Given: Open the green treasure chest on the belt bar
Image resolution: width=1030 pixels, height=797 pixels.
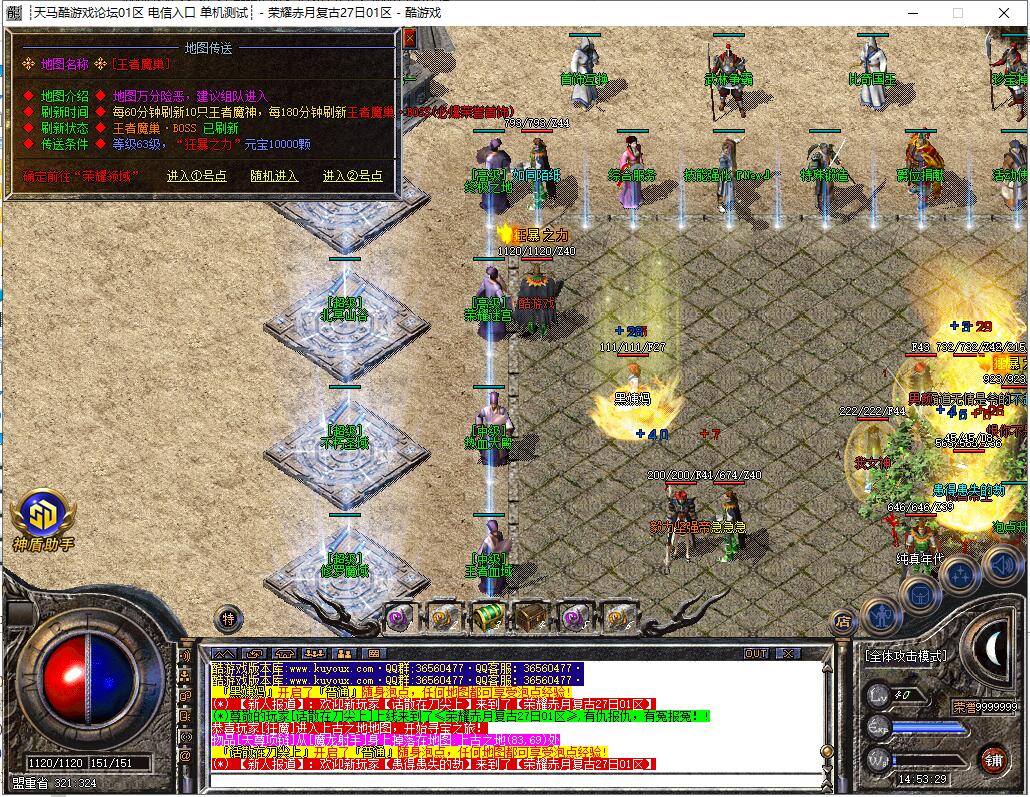Looking at the screenshot, I should click(x=487, y=616).
